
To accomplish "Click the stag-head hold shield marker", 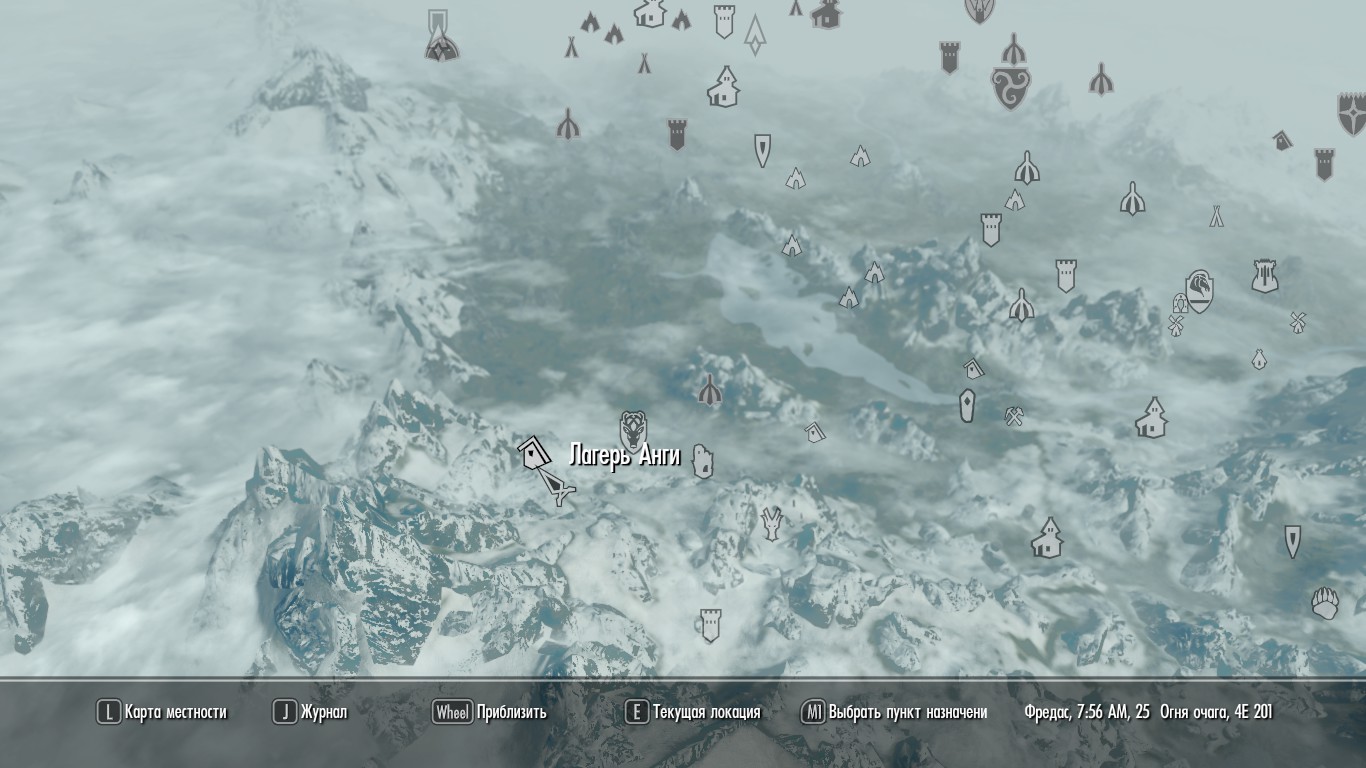I will [633, 430].
